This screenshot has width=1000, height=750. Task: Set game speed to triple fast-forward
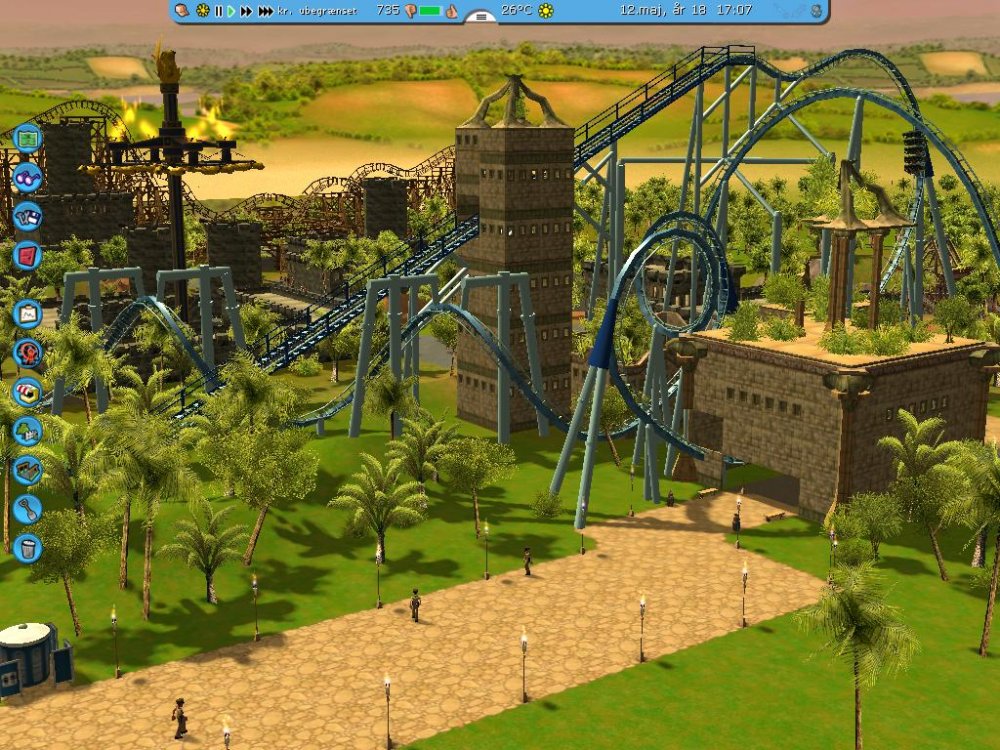tap(265, 11)
